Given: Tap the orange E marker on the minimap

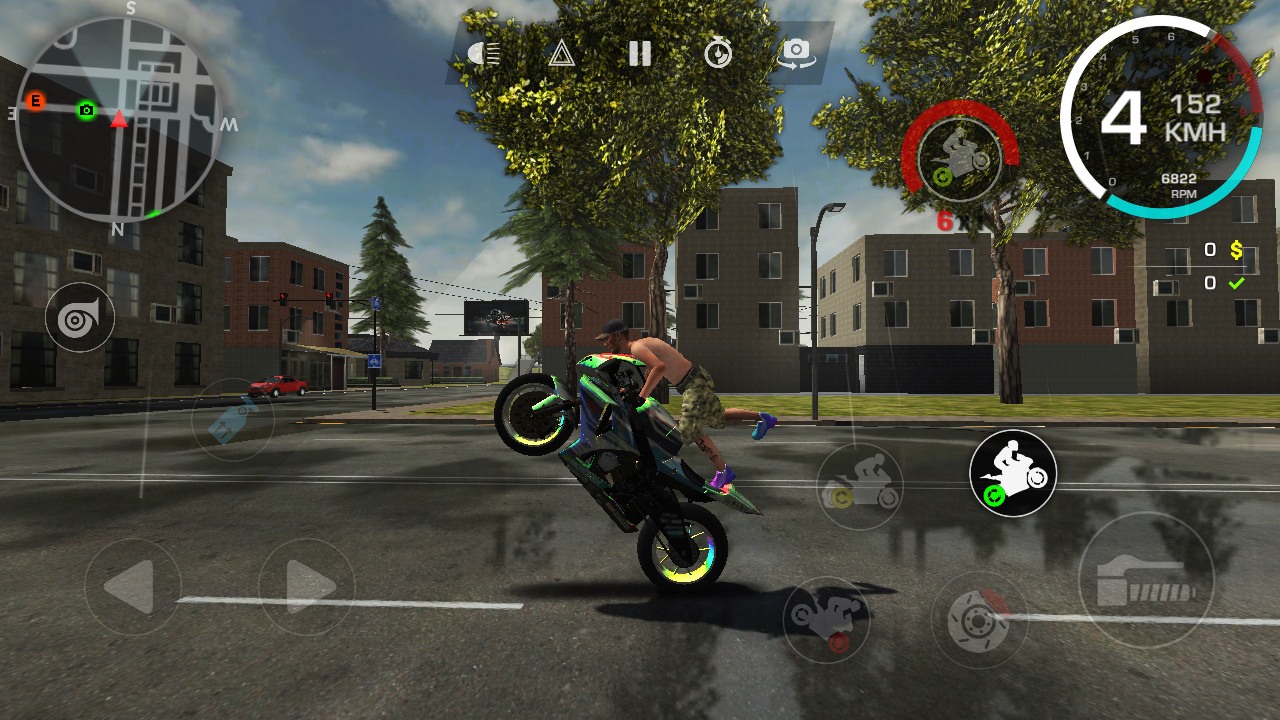Looking at the screenshot, I should [37, 101].
